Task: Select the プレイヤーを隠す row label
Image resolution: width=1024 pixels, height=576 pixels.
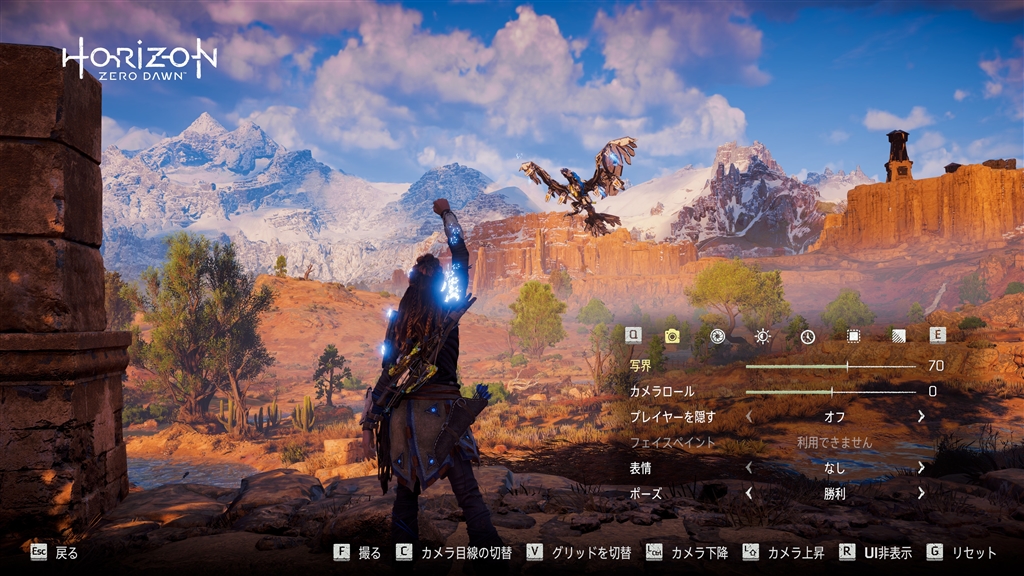Action: [x=672, y=416]
